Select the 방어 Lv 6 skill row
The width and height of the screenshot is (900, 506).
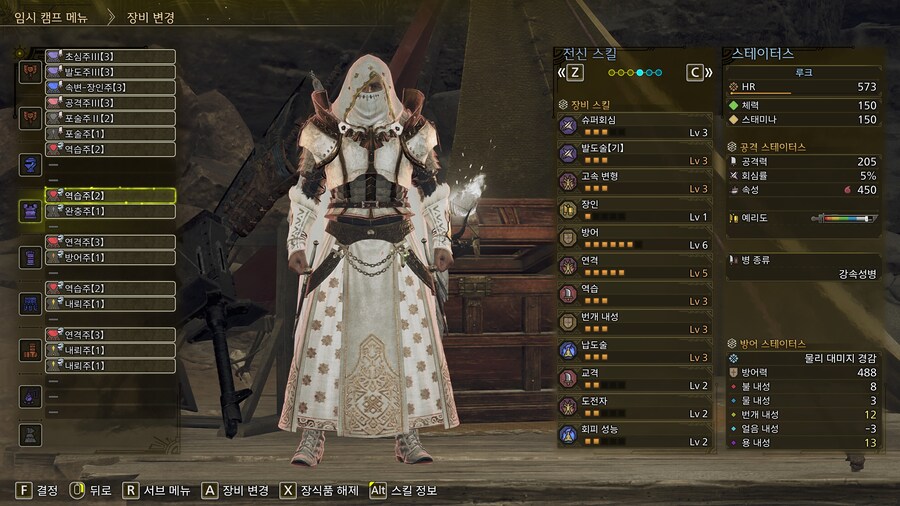(x=635, y=238)
